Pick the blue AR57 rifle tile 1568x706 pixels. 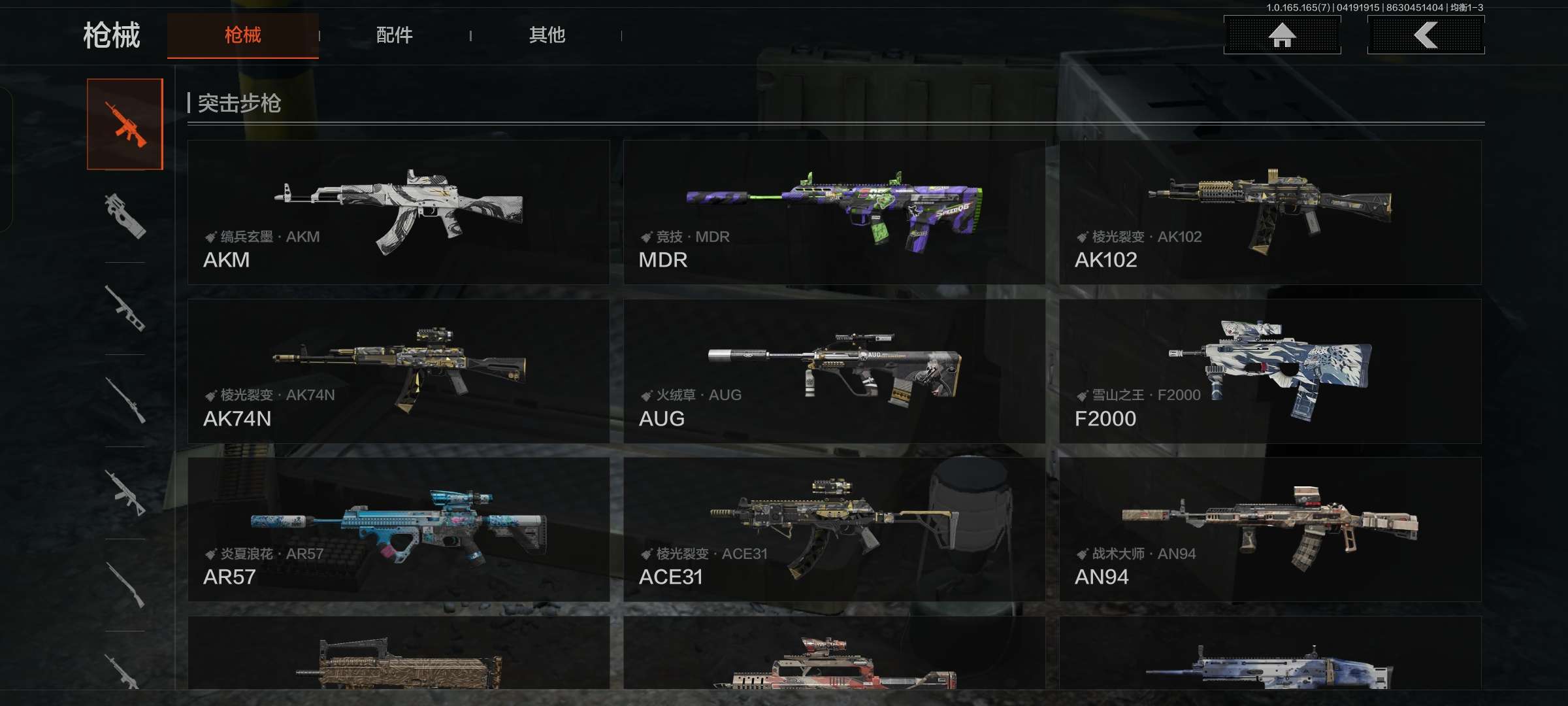[x=398, y=529]
